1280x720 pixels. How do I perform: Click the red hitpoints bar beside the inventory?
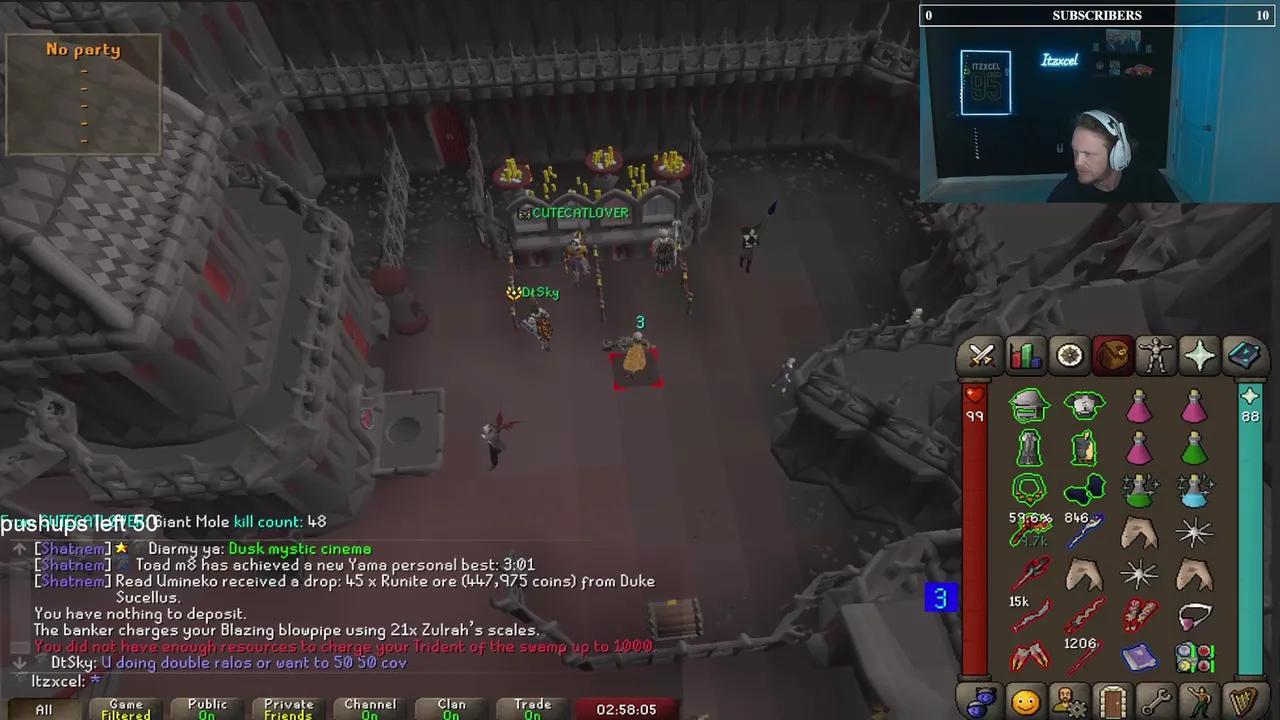point(975,500)
